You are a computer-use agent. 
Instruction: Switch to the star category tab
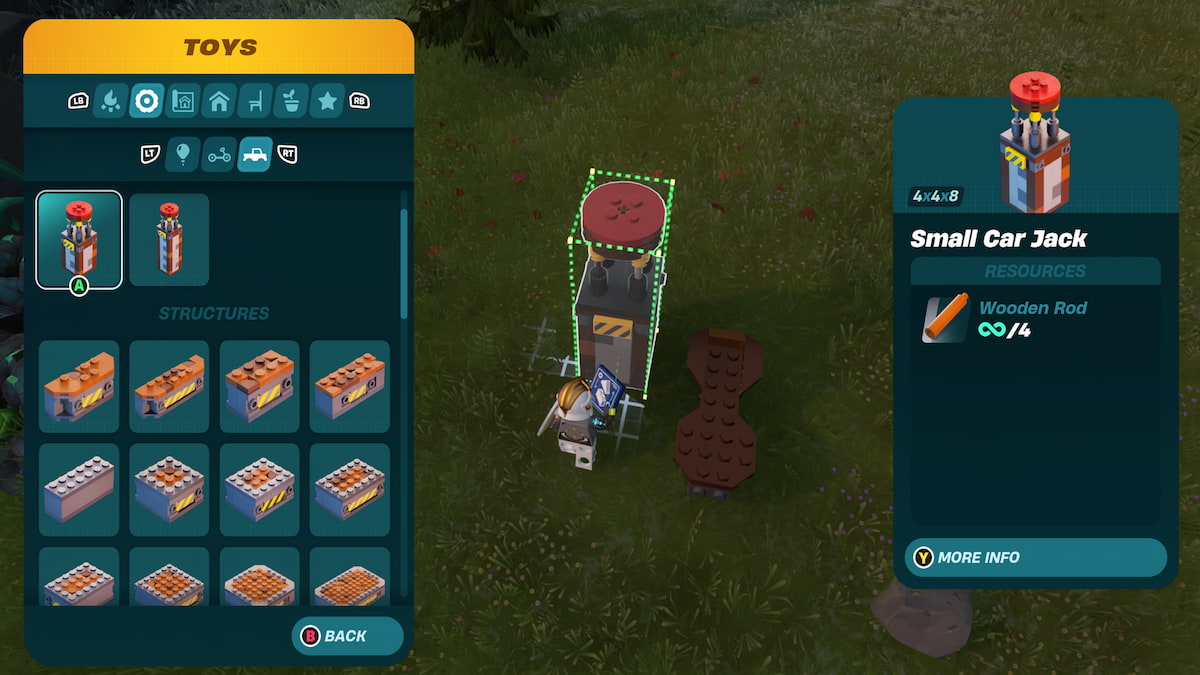327,101
